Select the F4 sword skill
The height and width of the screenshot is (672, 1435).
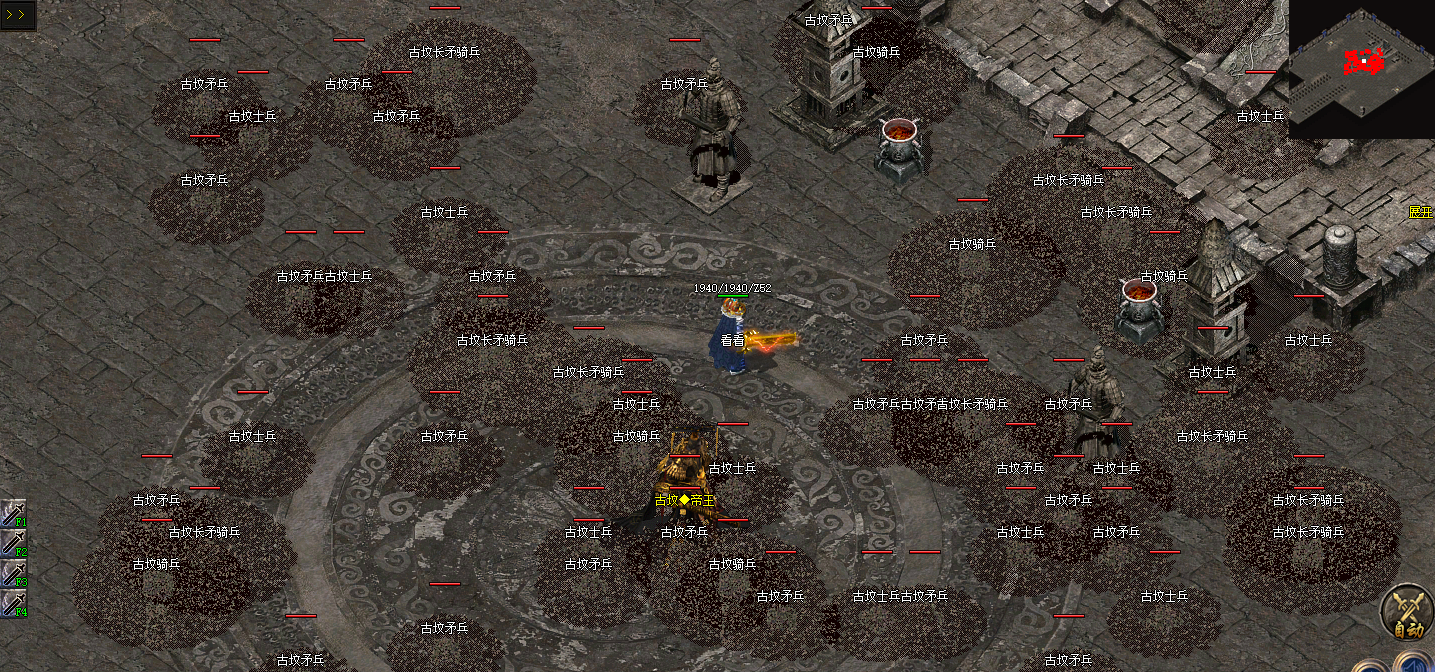(x=14, y=603)
